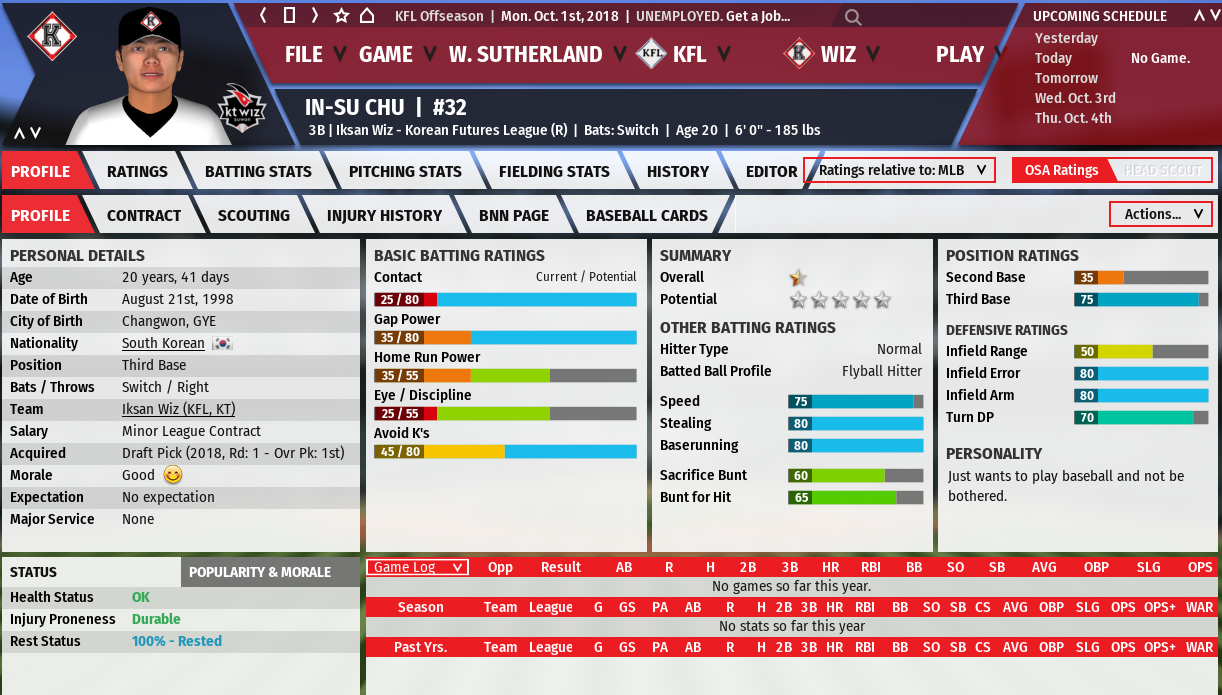This screenshot has width=1222, height=695.
Task: Expand the Actions dropdown
Action: pyautogui.click(x=1160, y=214)
